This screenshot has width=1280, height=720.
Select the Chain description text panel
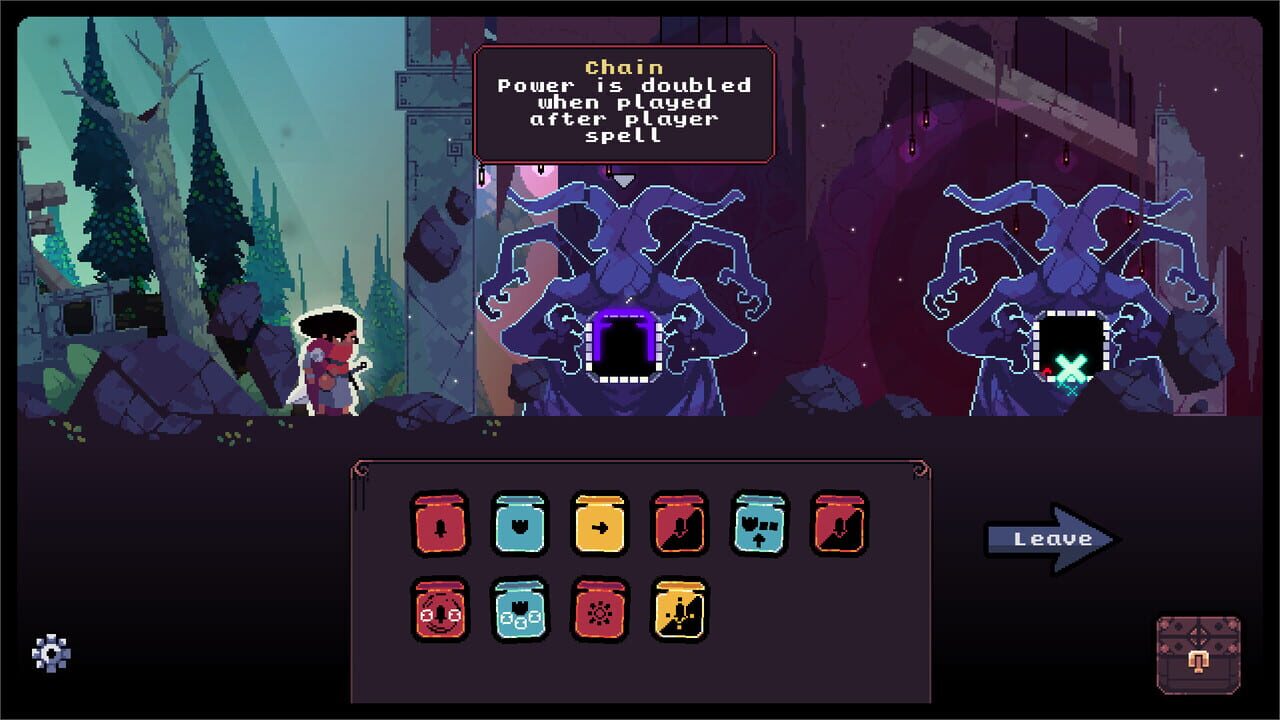(623, 112)
